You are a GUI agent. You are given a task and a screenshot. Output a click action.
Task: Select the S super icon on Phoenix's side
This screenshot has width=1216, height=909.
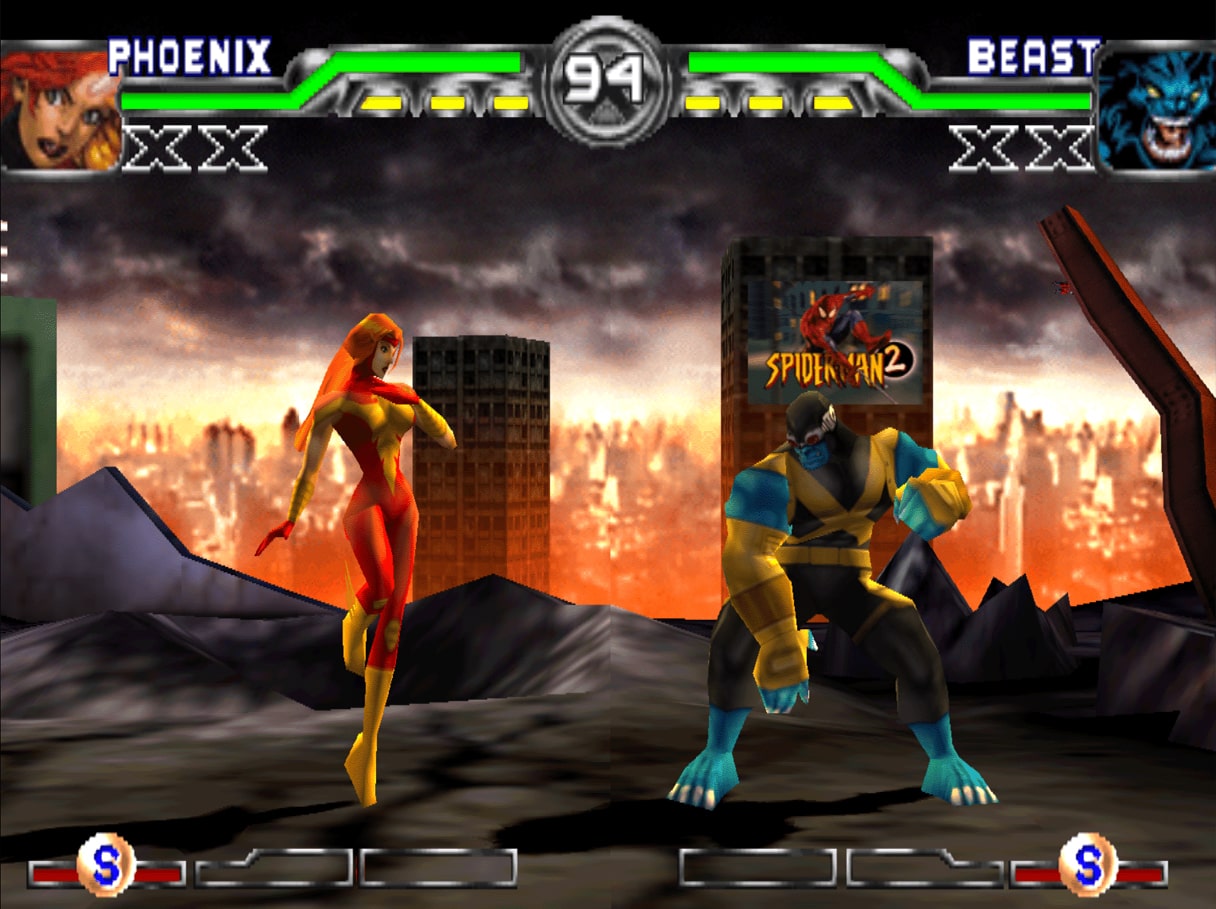[106, 863]
